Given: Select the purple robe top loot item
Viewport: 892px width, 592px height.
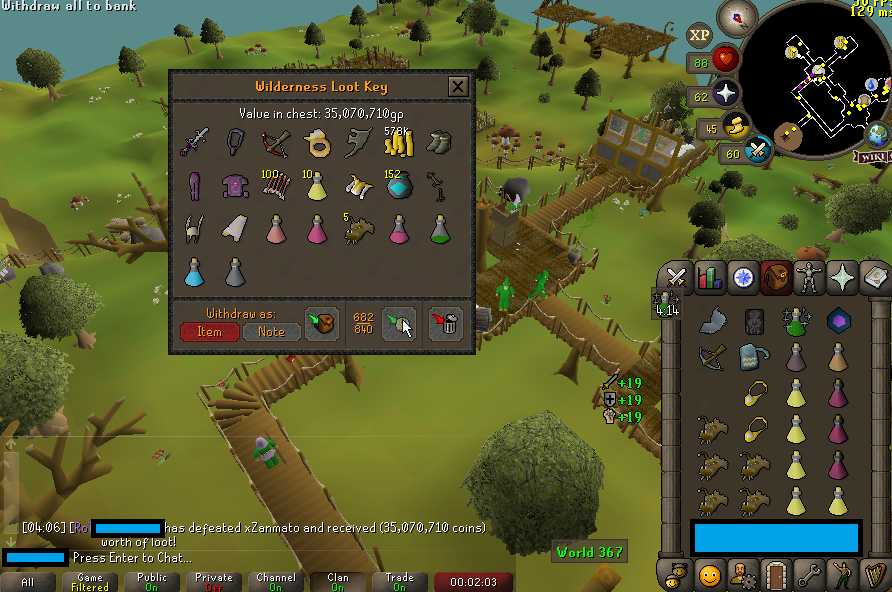Looking at the screenshot, I should (x=234, y=186).
